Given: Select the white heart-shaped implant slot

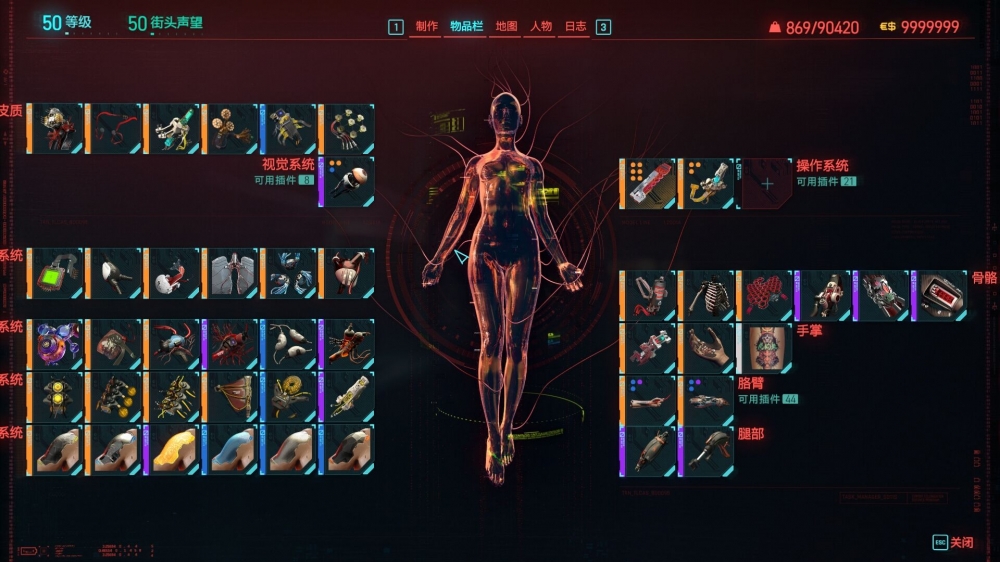Looking at the screenshot, I should [x=173, y=273].
